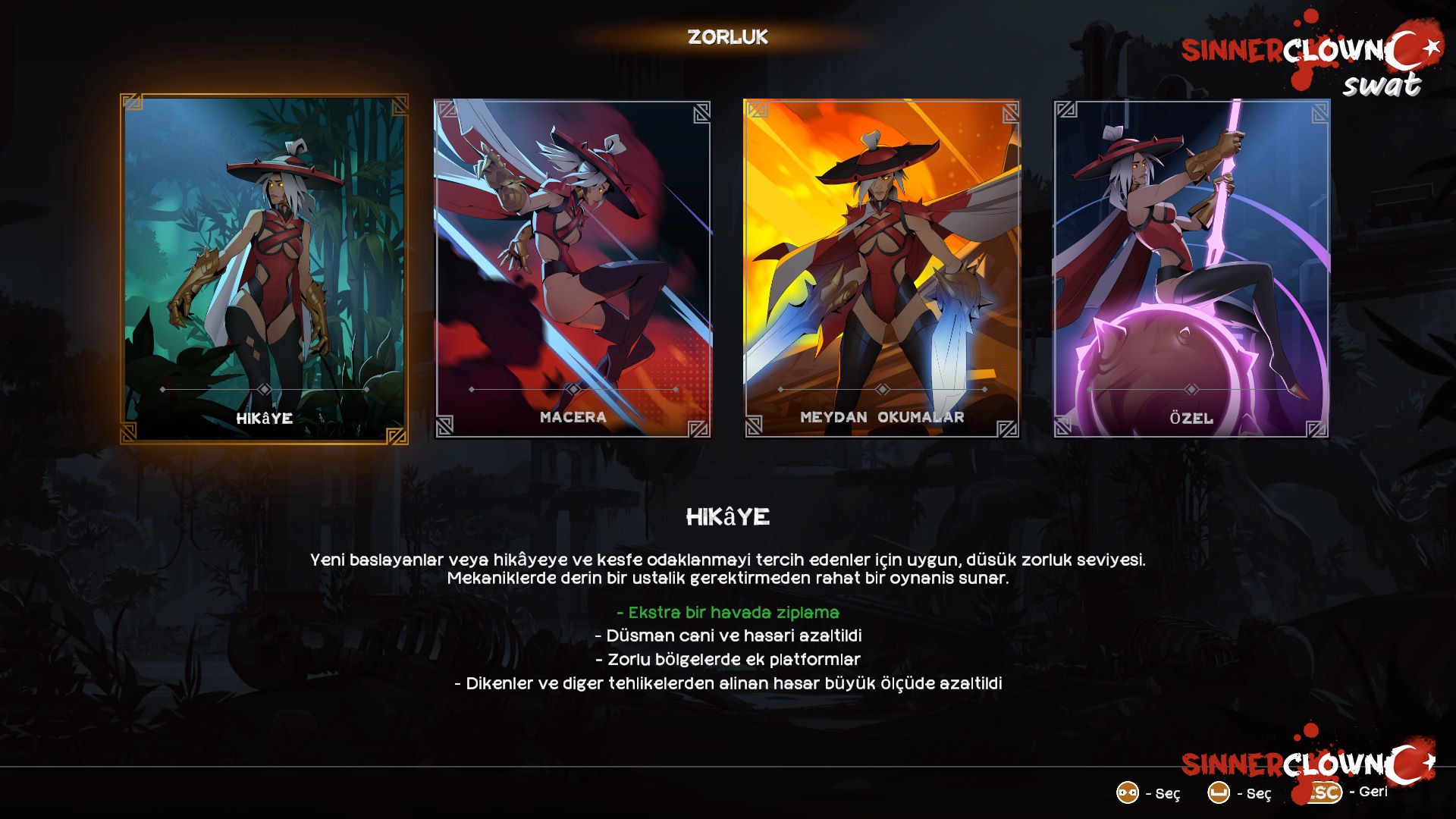Choose the Macera difficulty card
Image resolution: width=1456 pixels, height=819 pixels.
coord(573,269)
